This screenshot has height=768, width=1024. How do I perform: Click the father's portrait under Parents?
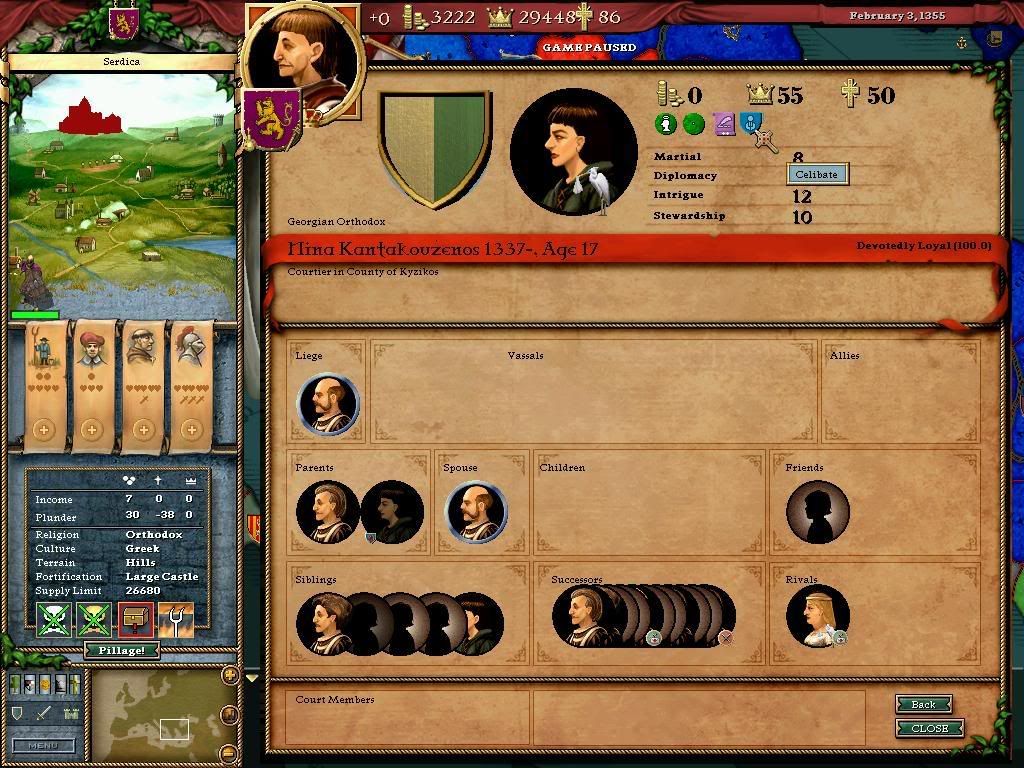click(327, 512)
